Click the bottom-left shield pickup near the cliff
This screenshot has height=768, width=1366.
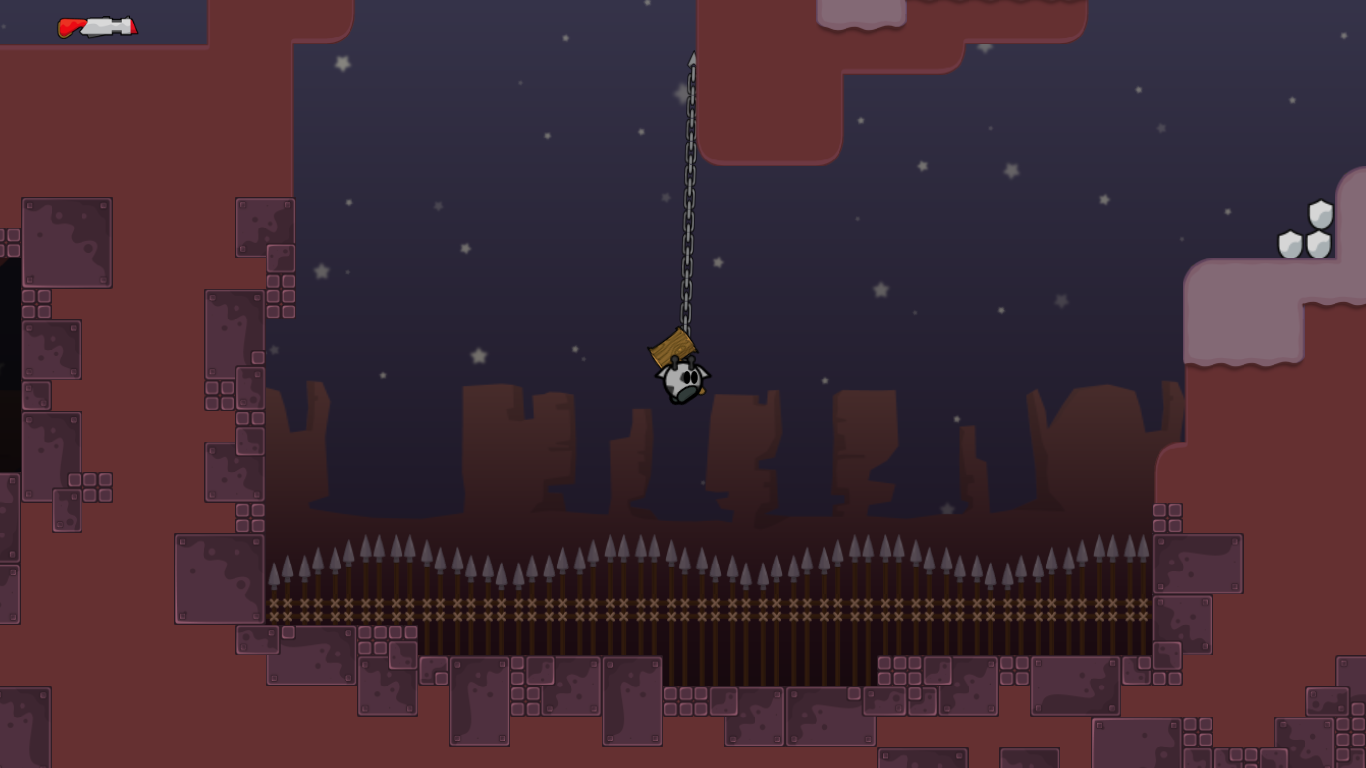click(x=1291, y=243)
